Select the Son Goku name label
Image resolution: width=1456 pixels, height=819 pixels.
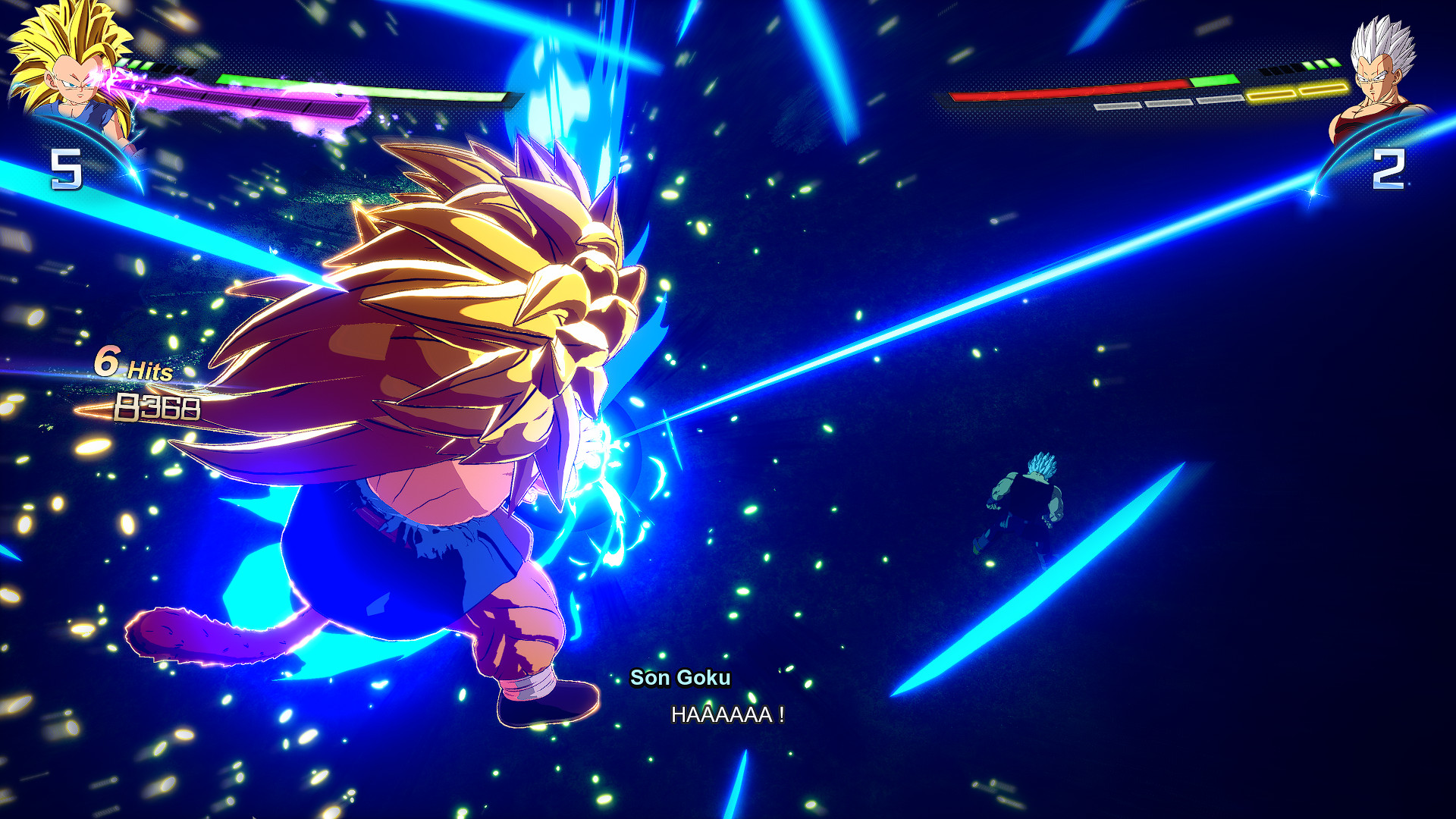[680, 679]
